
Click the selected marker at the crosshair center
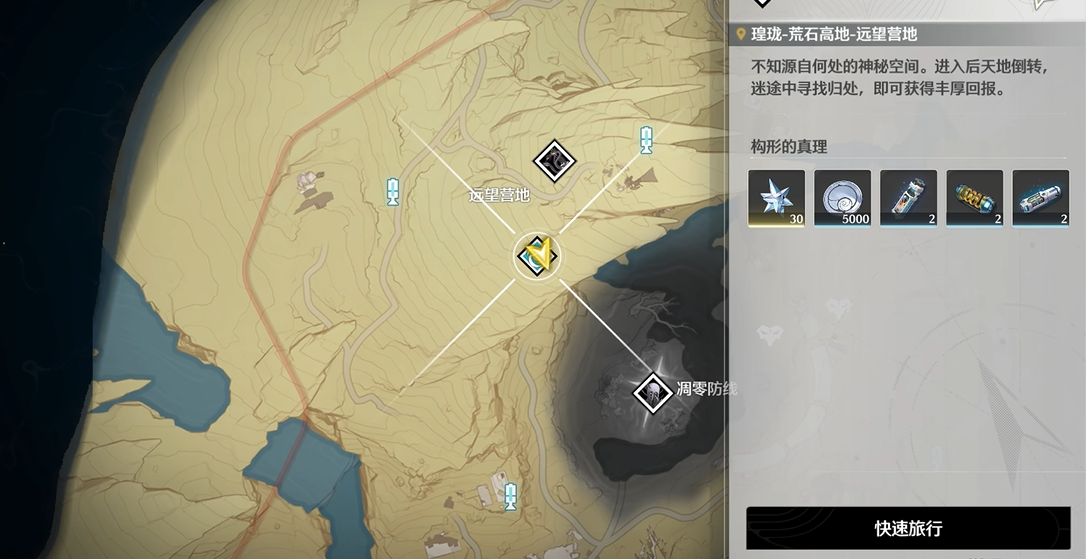[537, 257]
